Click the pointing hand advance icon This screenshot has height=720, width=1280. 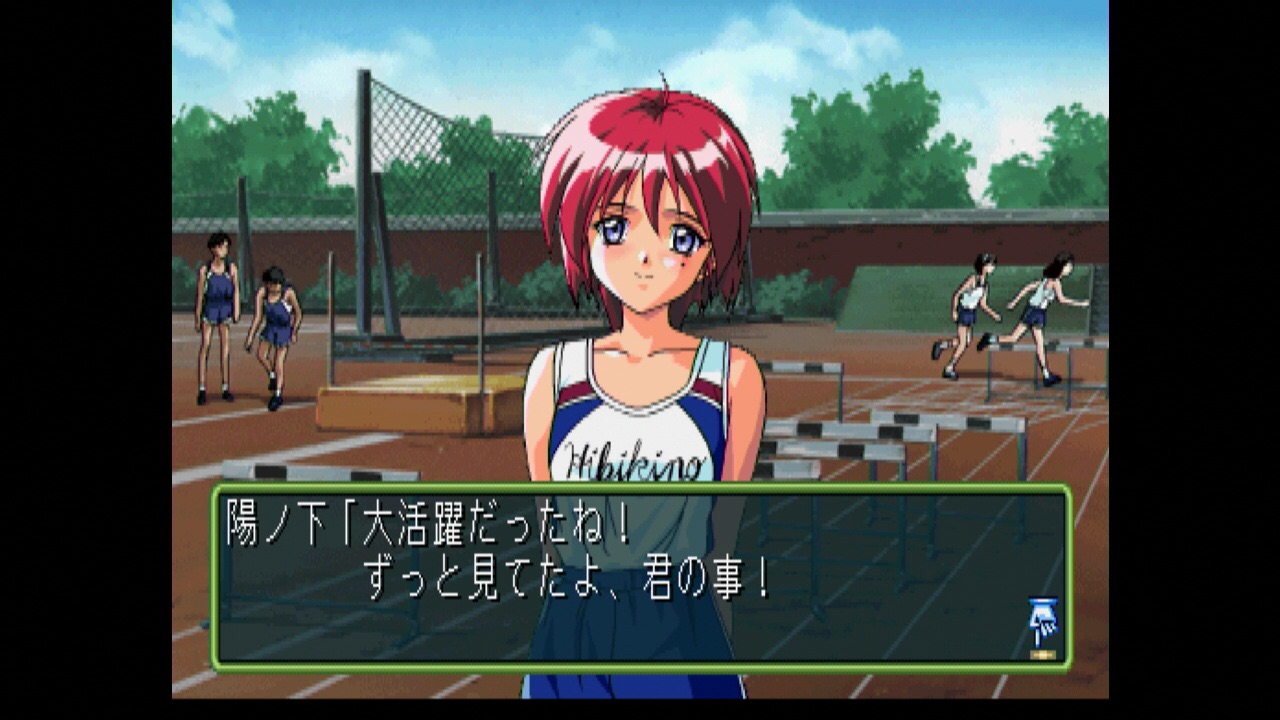(1042, 625)
